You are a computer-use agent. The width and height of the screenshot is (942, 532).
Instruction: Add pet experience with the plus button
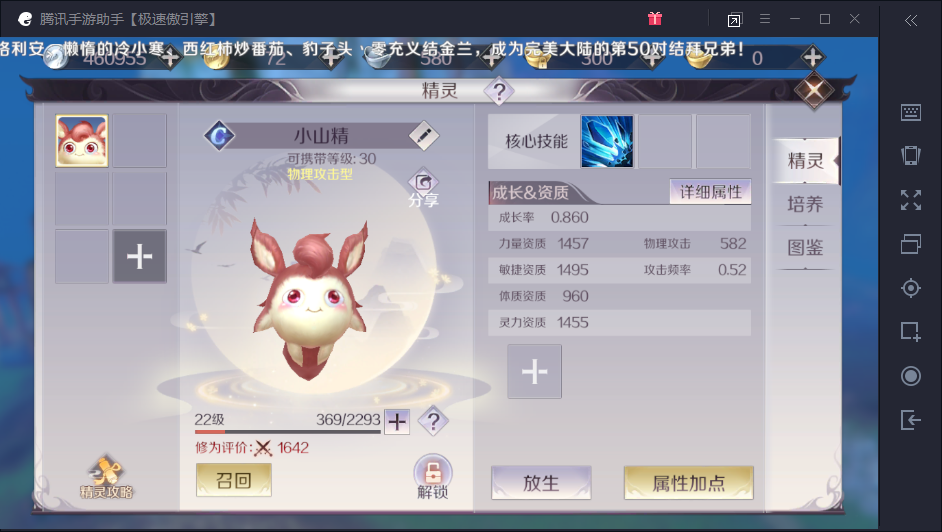tap(397, 422)
